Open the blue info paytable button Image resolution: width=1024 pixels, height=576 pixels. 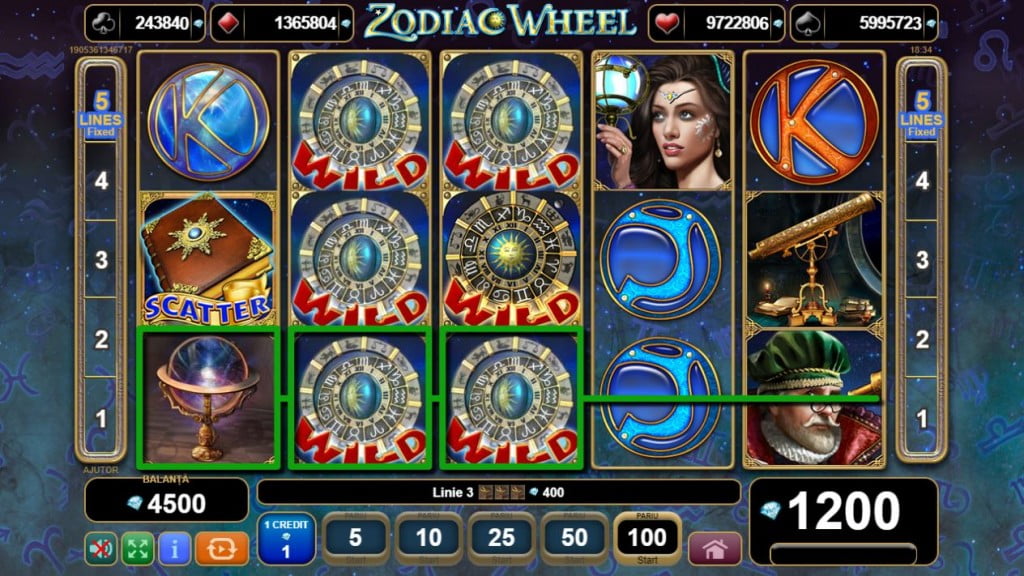tap(174, 548)
